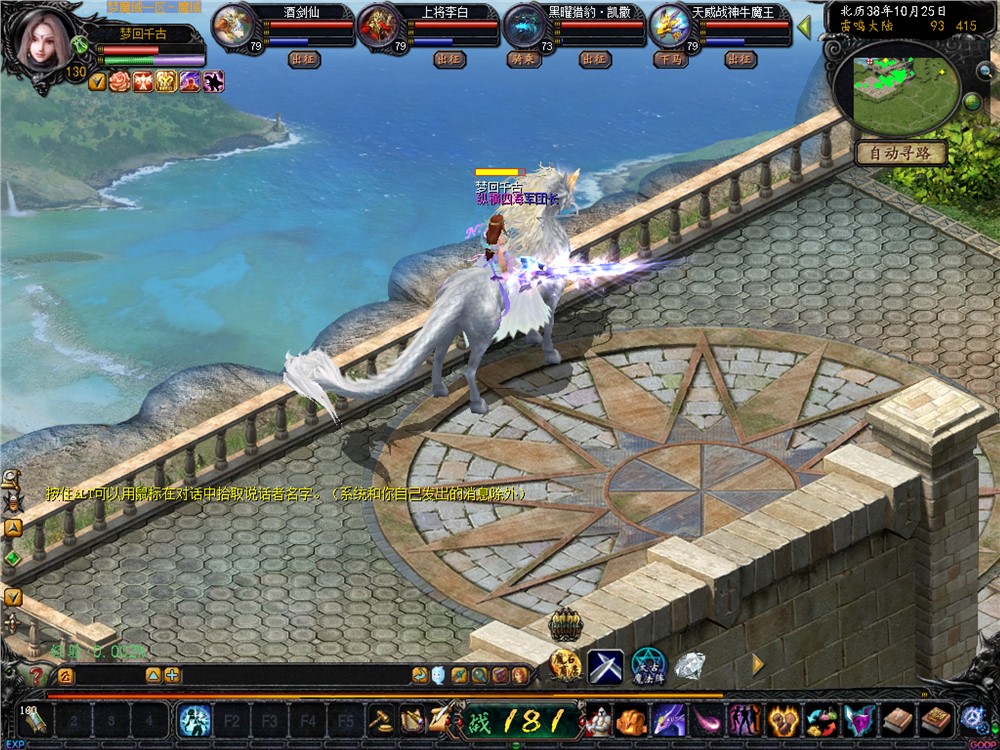Click the 自动寻路 auto-pathfinding button
This screenshot has height=750, width=1000.
(900, 153)
